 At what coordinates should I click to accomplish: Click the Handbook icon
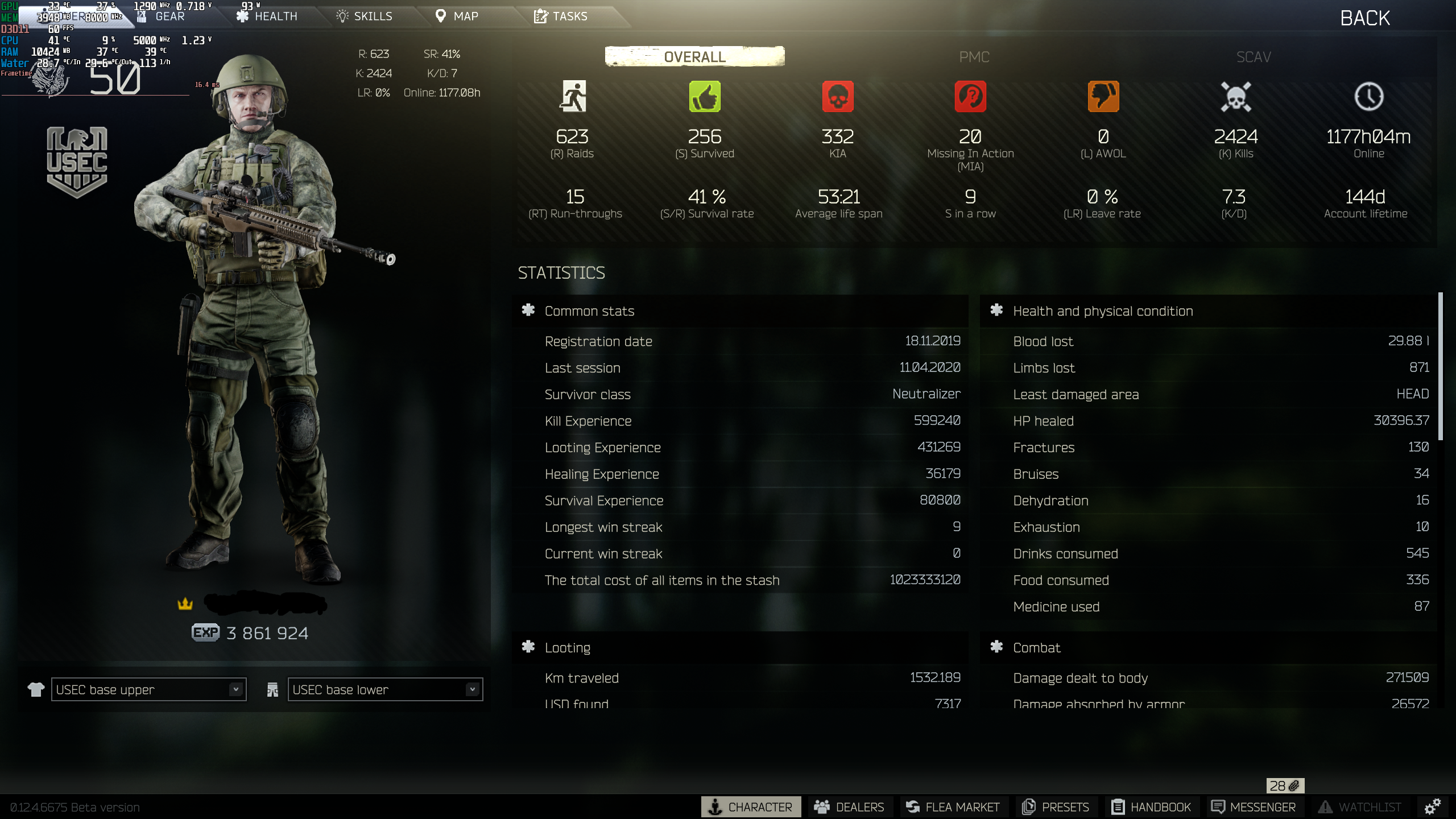pyautogui.click(x=1119, y=806)
